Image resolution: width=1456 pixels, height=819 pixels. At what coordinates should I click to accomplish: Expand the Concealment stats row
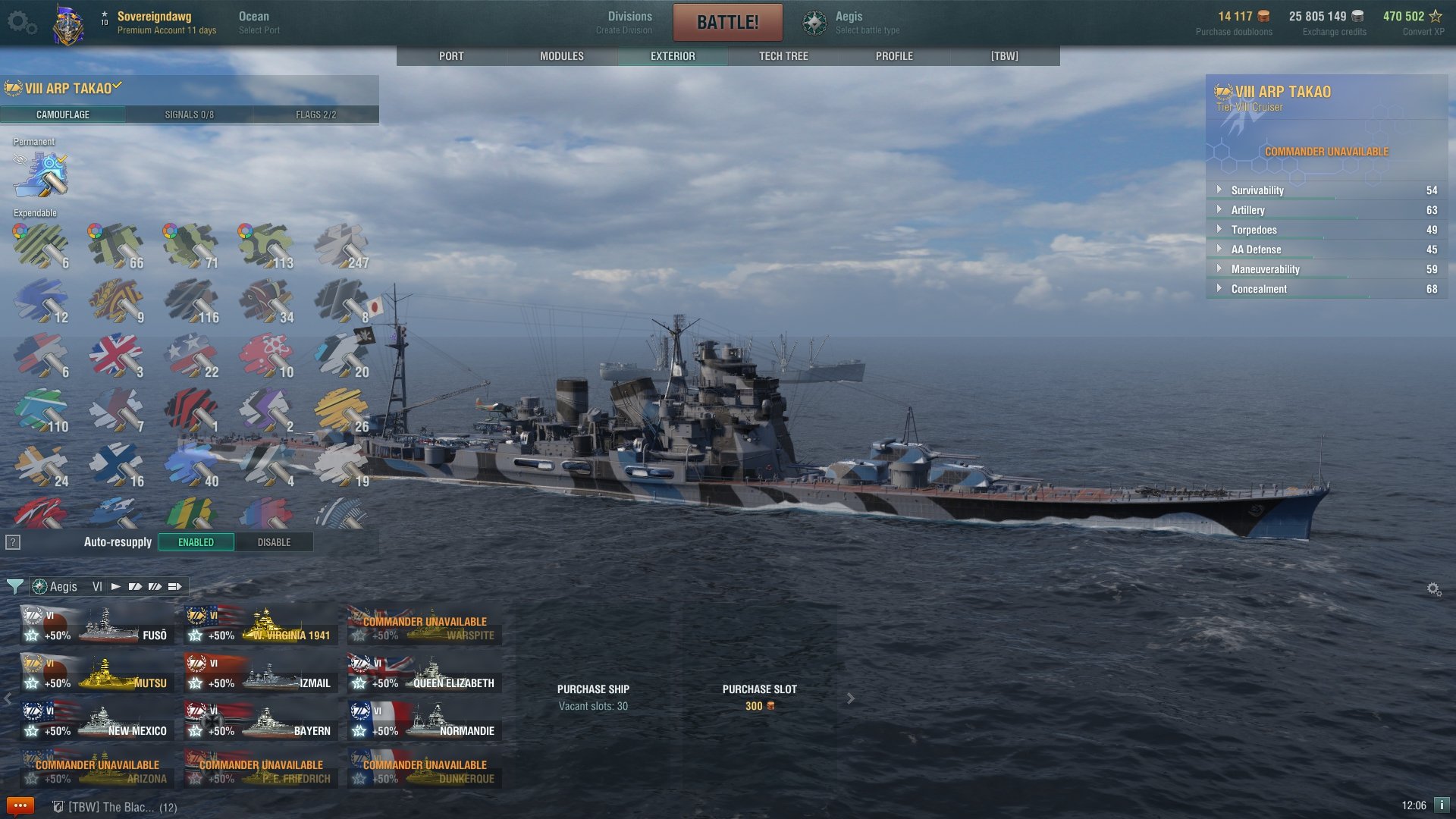point(1259,289)
